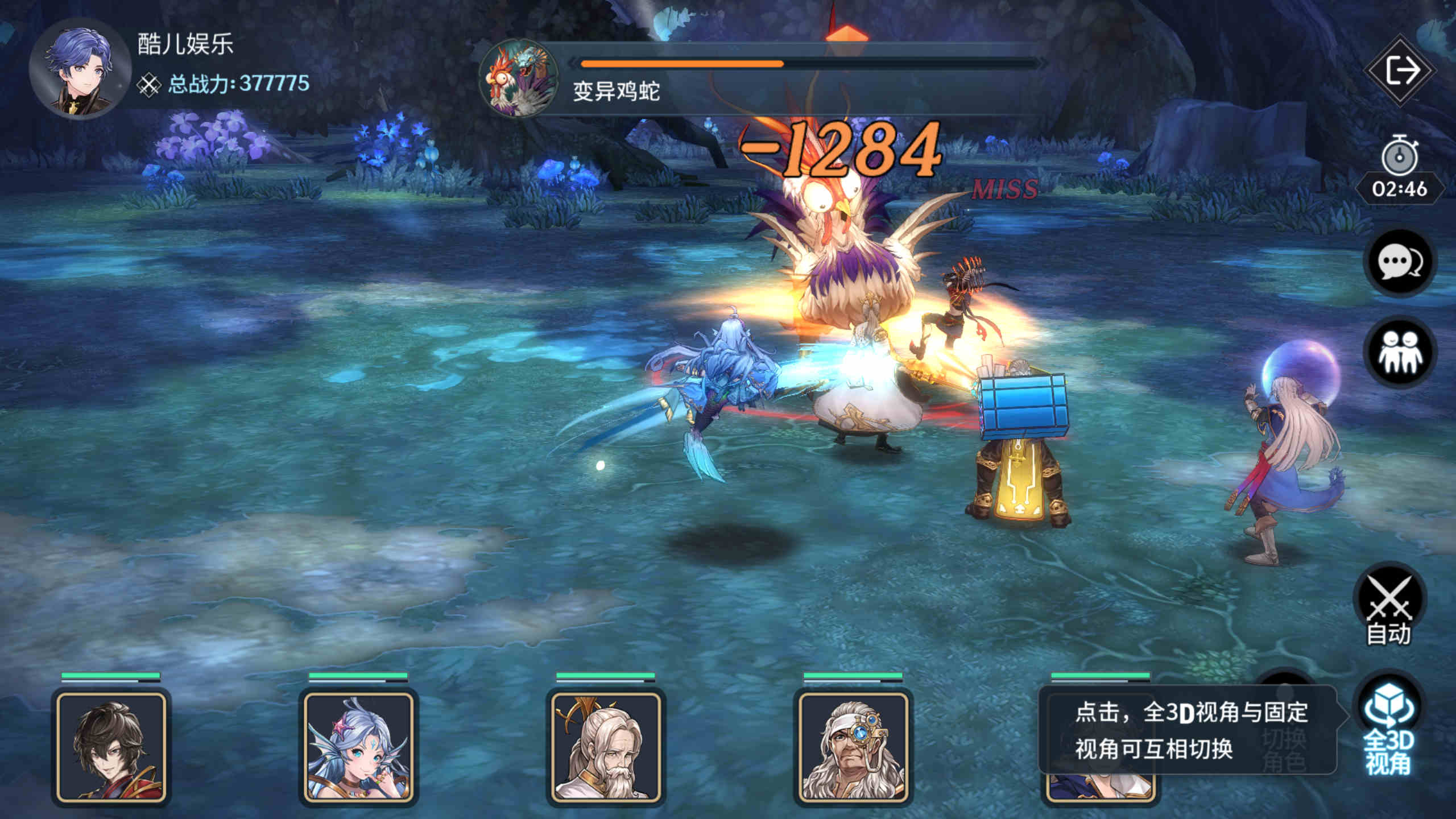Open the team members icon

[1399, 352]
